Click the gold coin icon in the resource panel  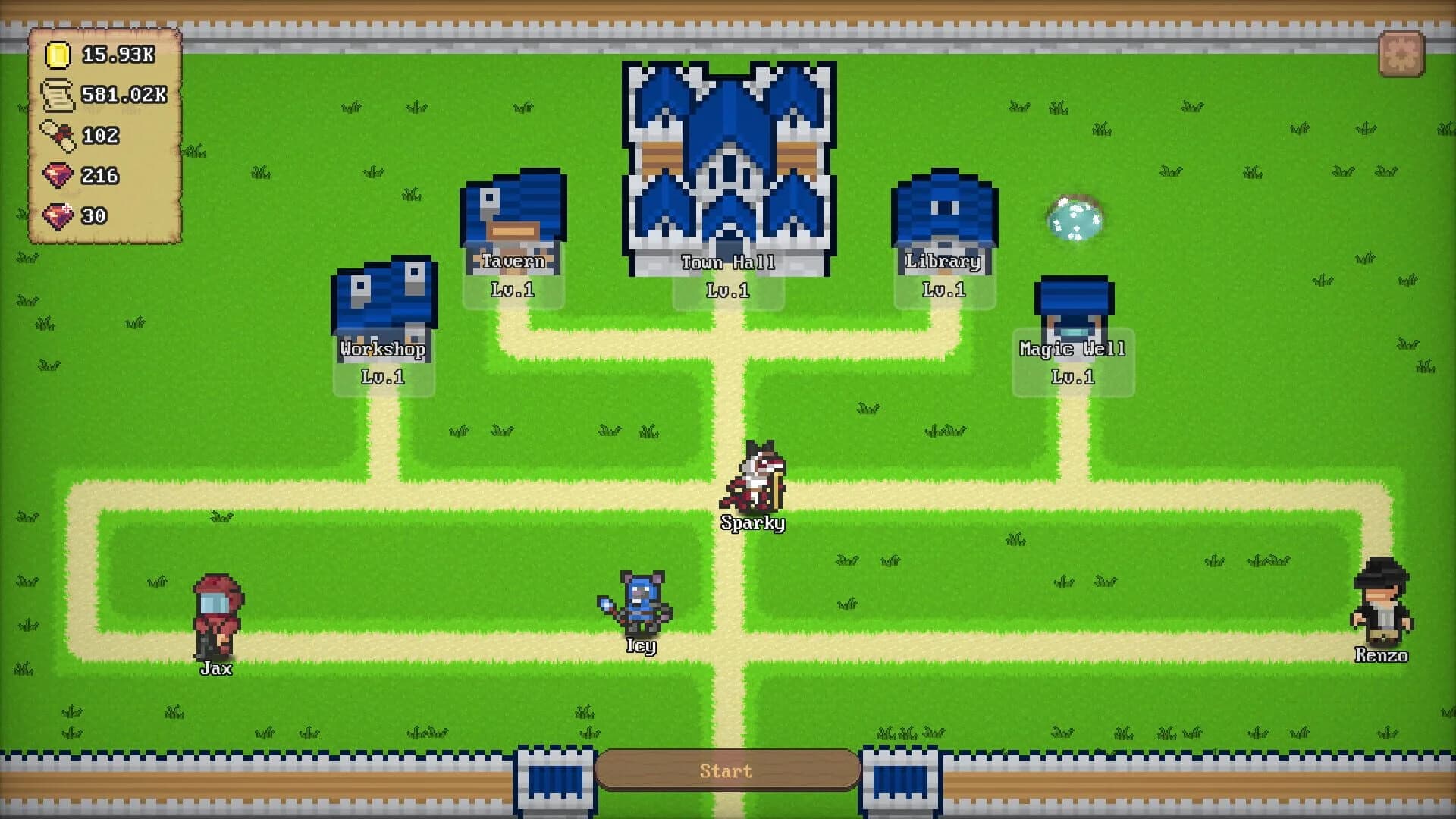59,55
